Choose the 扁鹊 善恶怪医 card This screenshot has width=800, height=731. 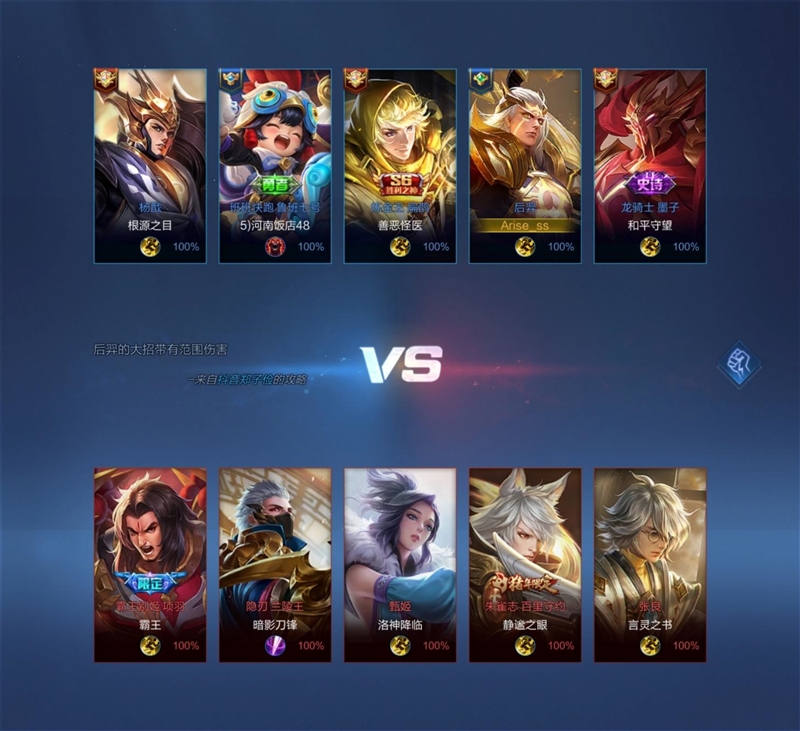(400, 165)
